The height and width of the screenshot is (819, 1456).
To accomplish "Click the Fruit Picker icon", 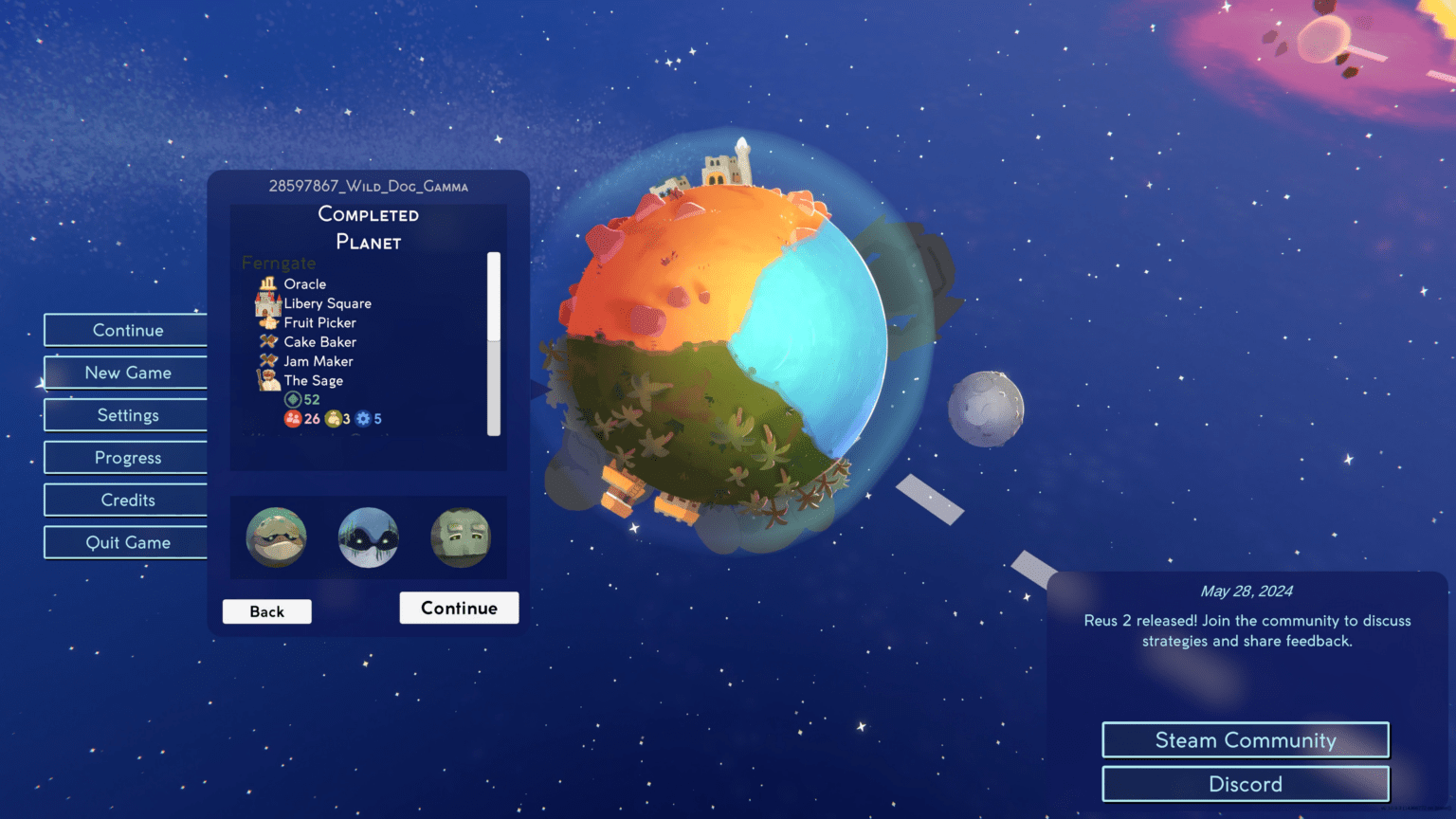I will tap(268, 322).
